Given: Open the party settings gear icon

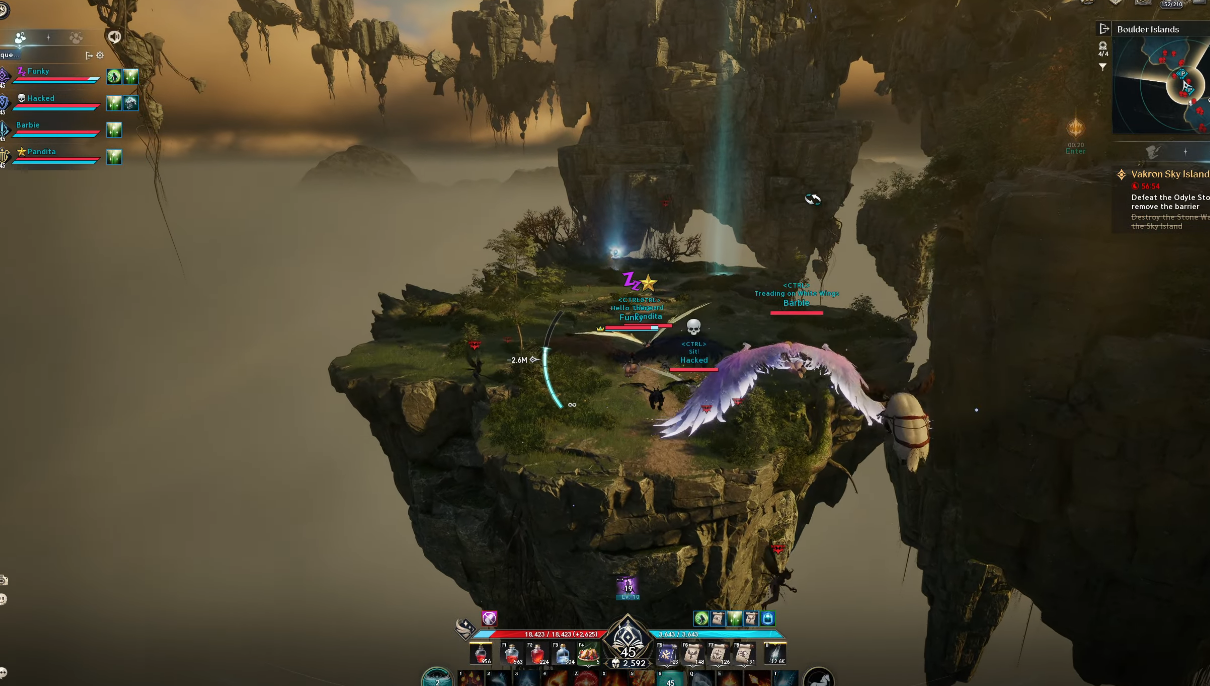Looking at the screenshot, I should (x=100, y=55).
